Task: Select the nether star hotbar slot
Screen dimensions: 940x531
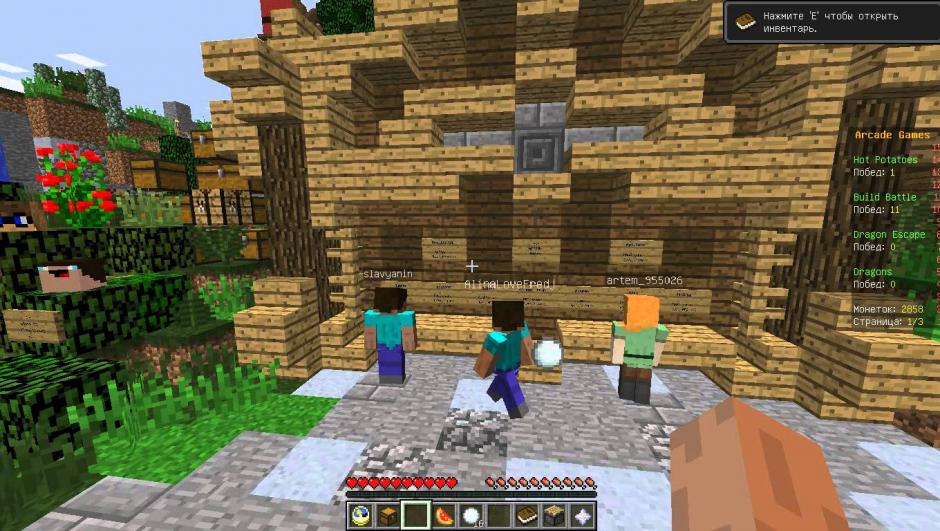Action: coord(581,515)
